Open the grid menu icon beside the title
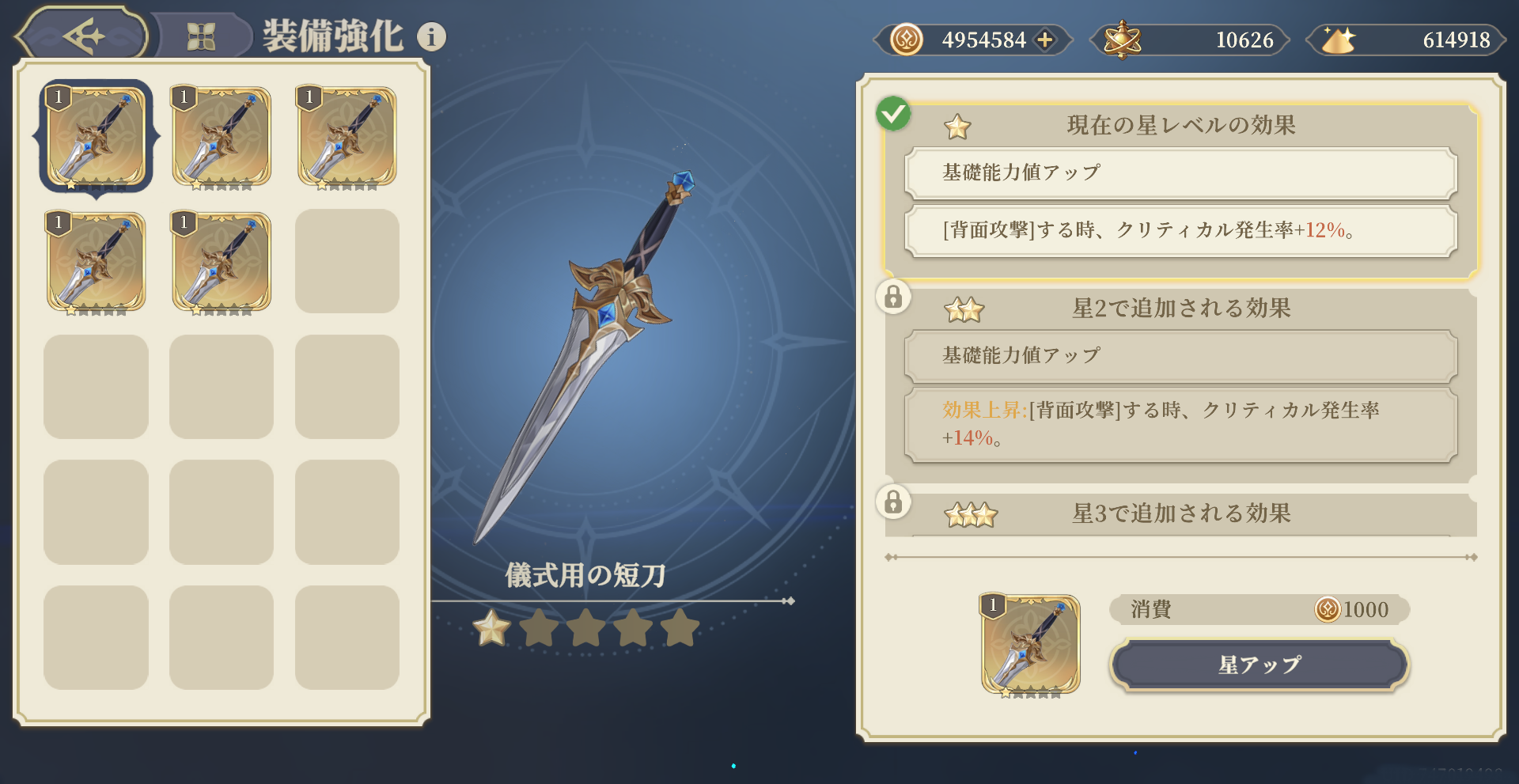The width and height of the screenshot is (1519, 784). pyautogui.click(x=201, y=36)
